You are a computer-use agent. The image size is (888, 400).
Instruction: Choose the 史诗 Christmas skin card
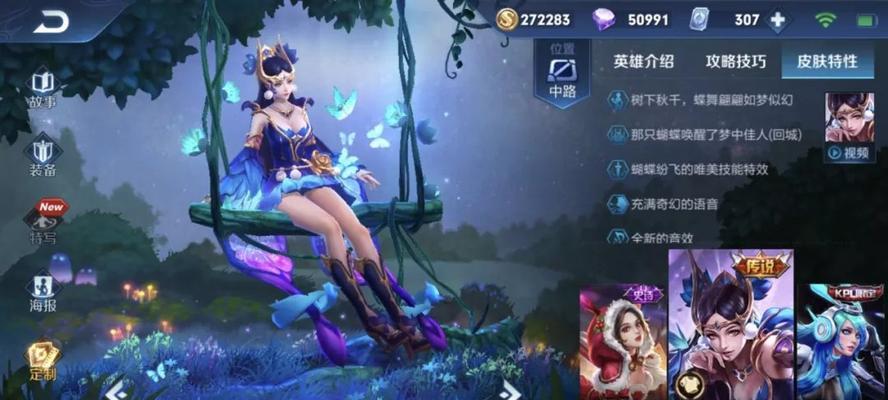(622, 340)
